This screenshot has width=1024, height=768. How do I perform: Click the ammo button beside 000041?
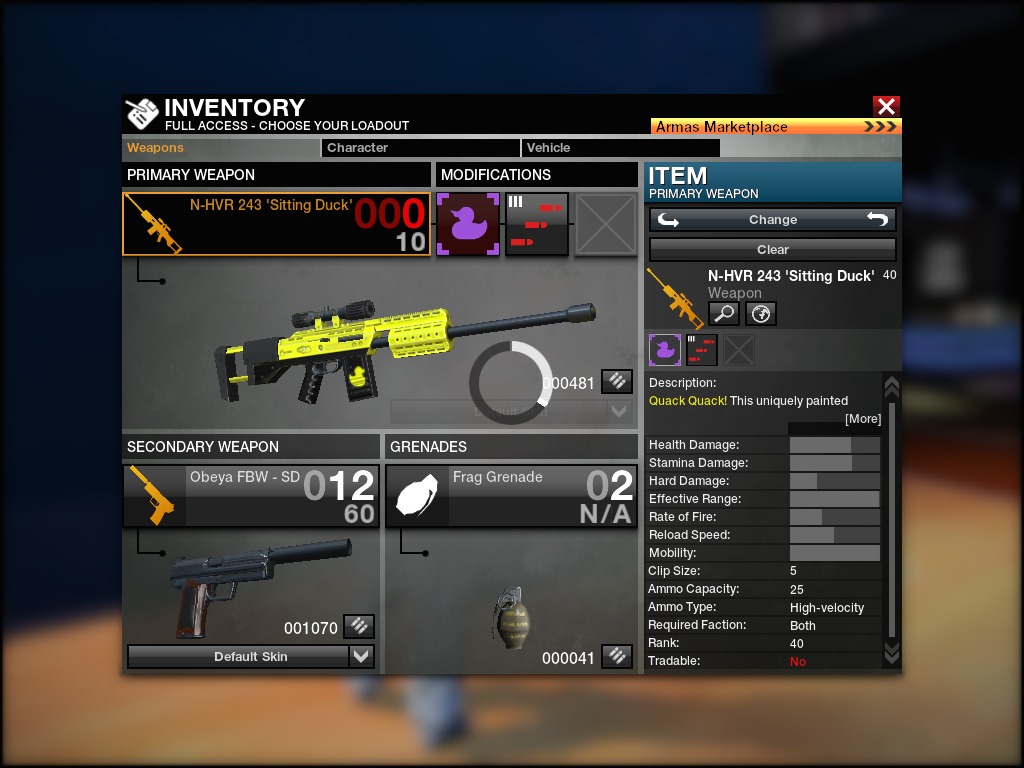[617, 657]
